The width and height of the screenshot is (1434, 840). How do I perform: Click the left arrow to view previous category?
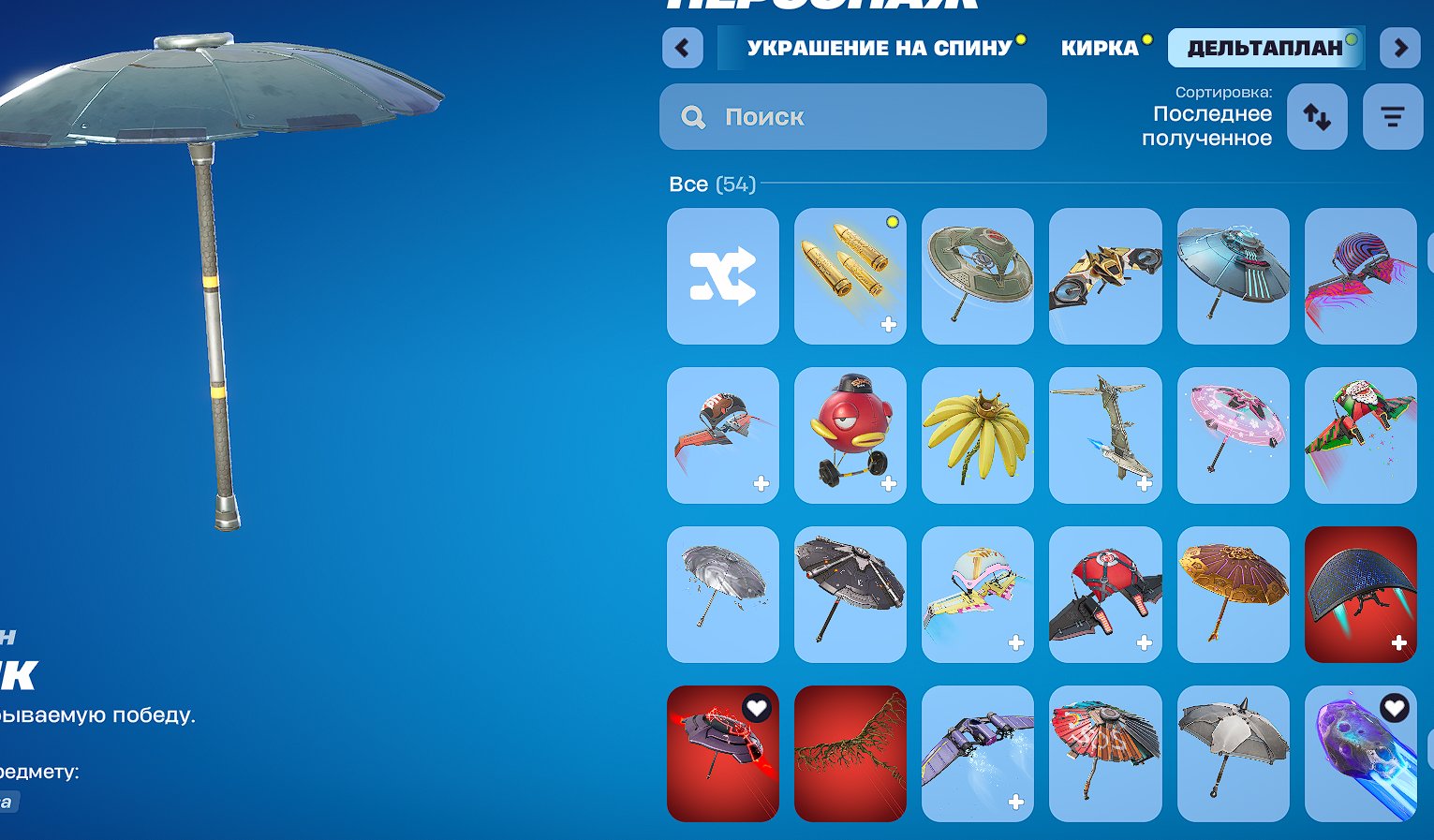682,48
